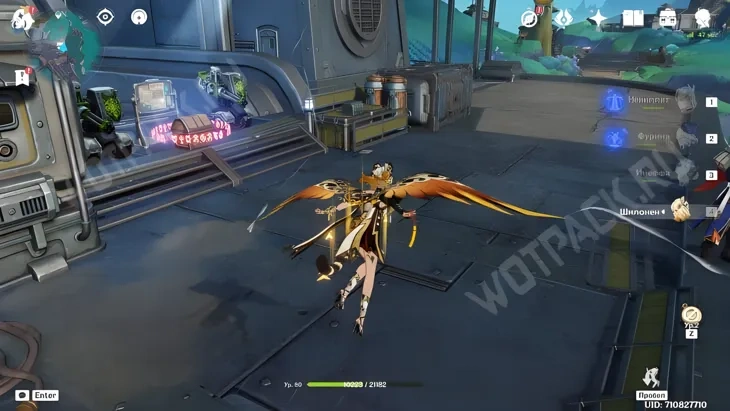Open the compass events icon
730x411 pixels.
click(529, 18)
